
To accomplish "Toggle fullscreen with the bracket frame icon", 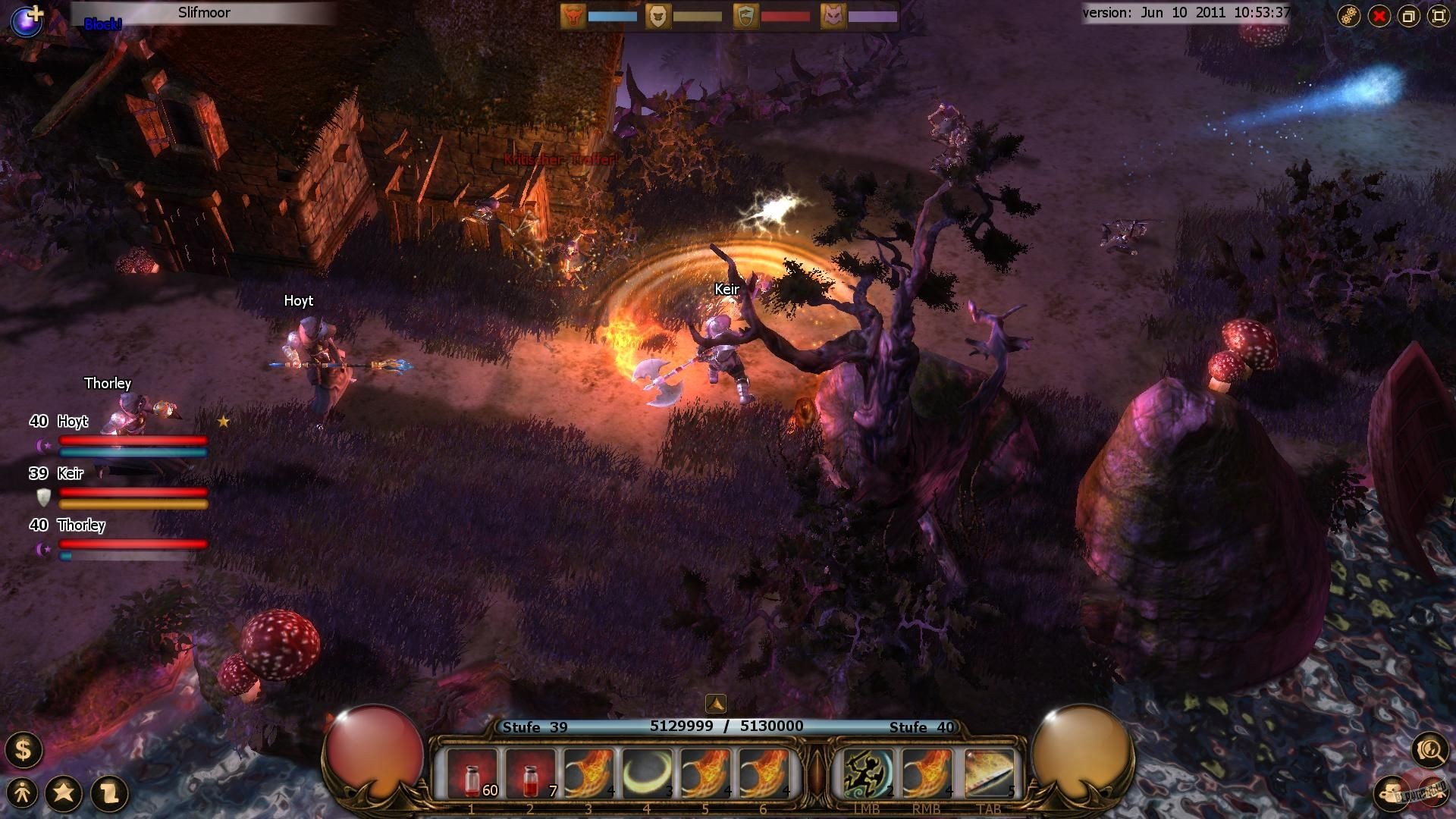I will point(1439,15).
